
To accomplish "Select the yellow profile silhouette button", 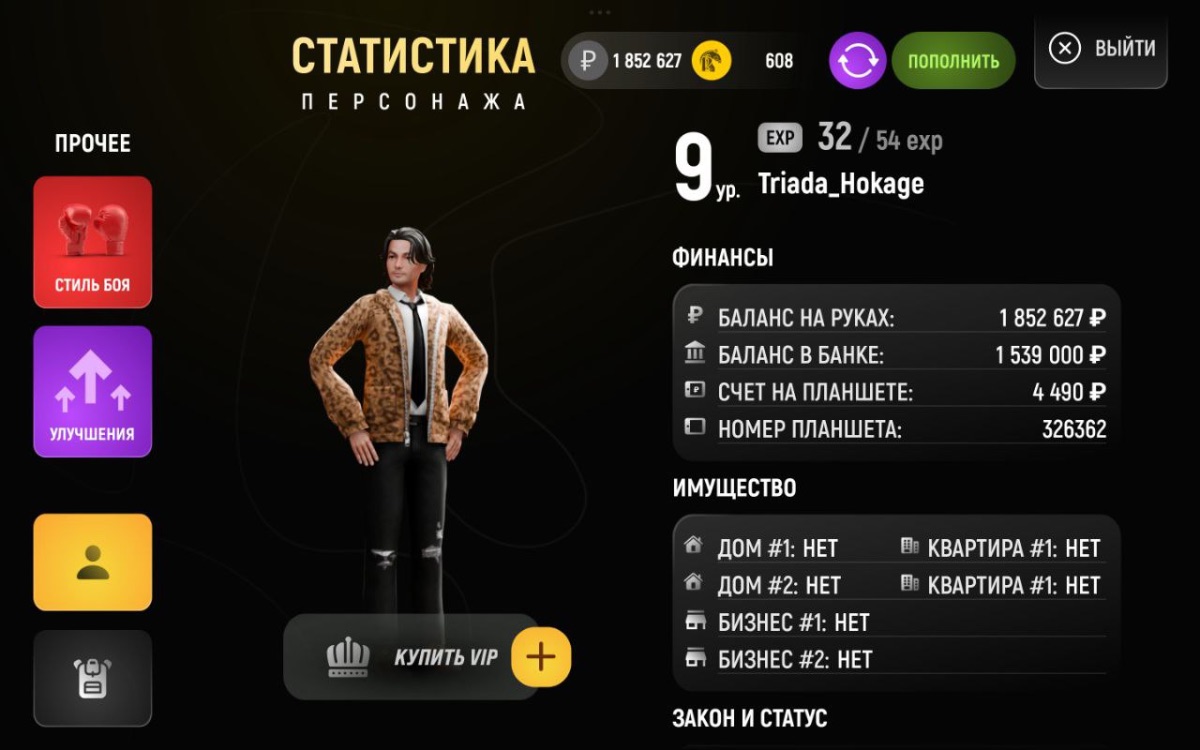I will 93,562.
